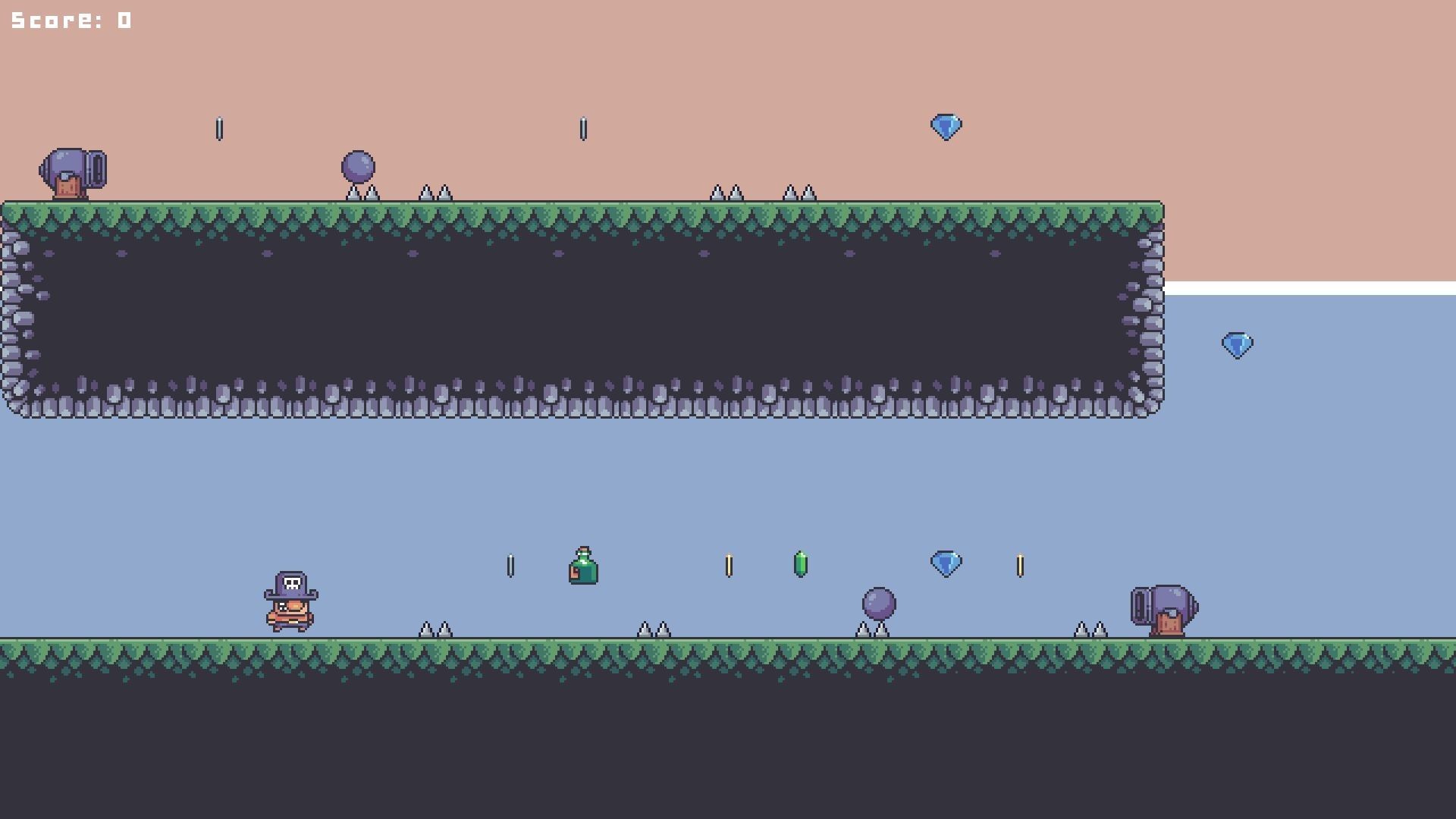This screenshot has height=819, width=1456.
Task: Click the spikes beside the bottom cannon
Action: click(x=1090, y=628)
